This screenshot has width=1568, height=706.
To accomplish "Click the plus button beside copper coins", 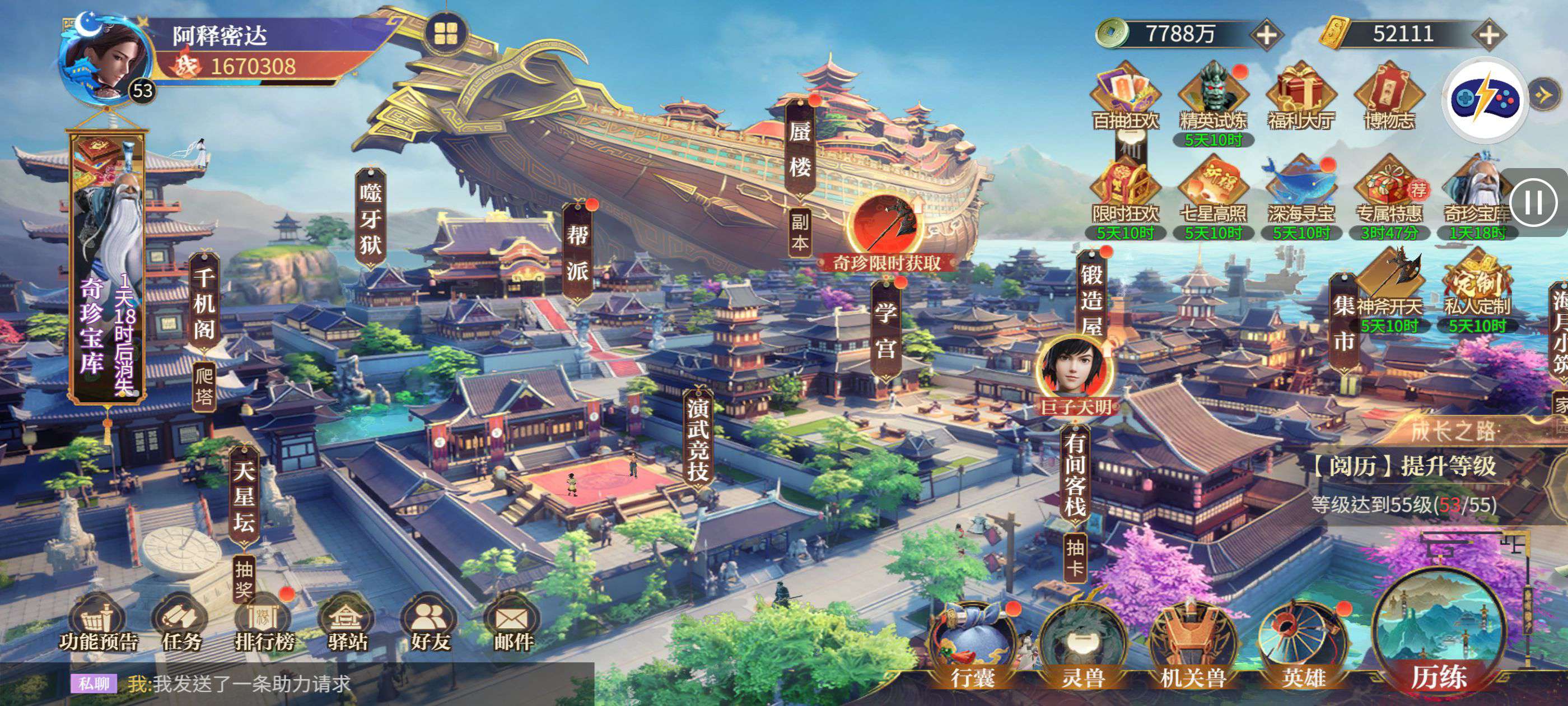I will click(x=1267, y=34).
